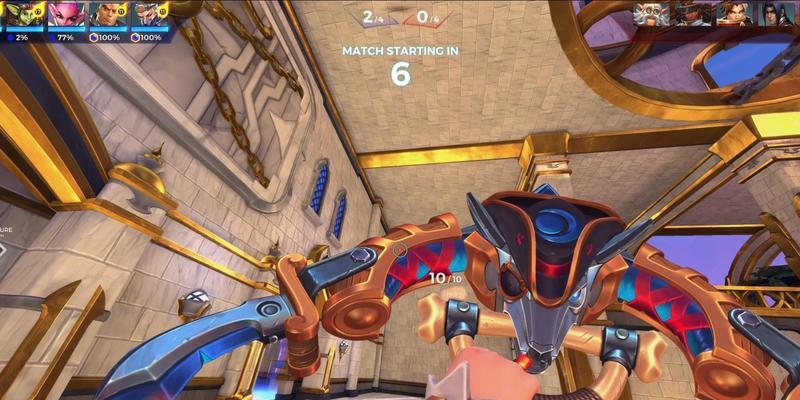Select the green-hat enemy champion portrait
The height and width of the screenshot is (400, 800).
pyautogui.click(x=691, y=14)
